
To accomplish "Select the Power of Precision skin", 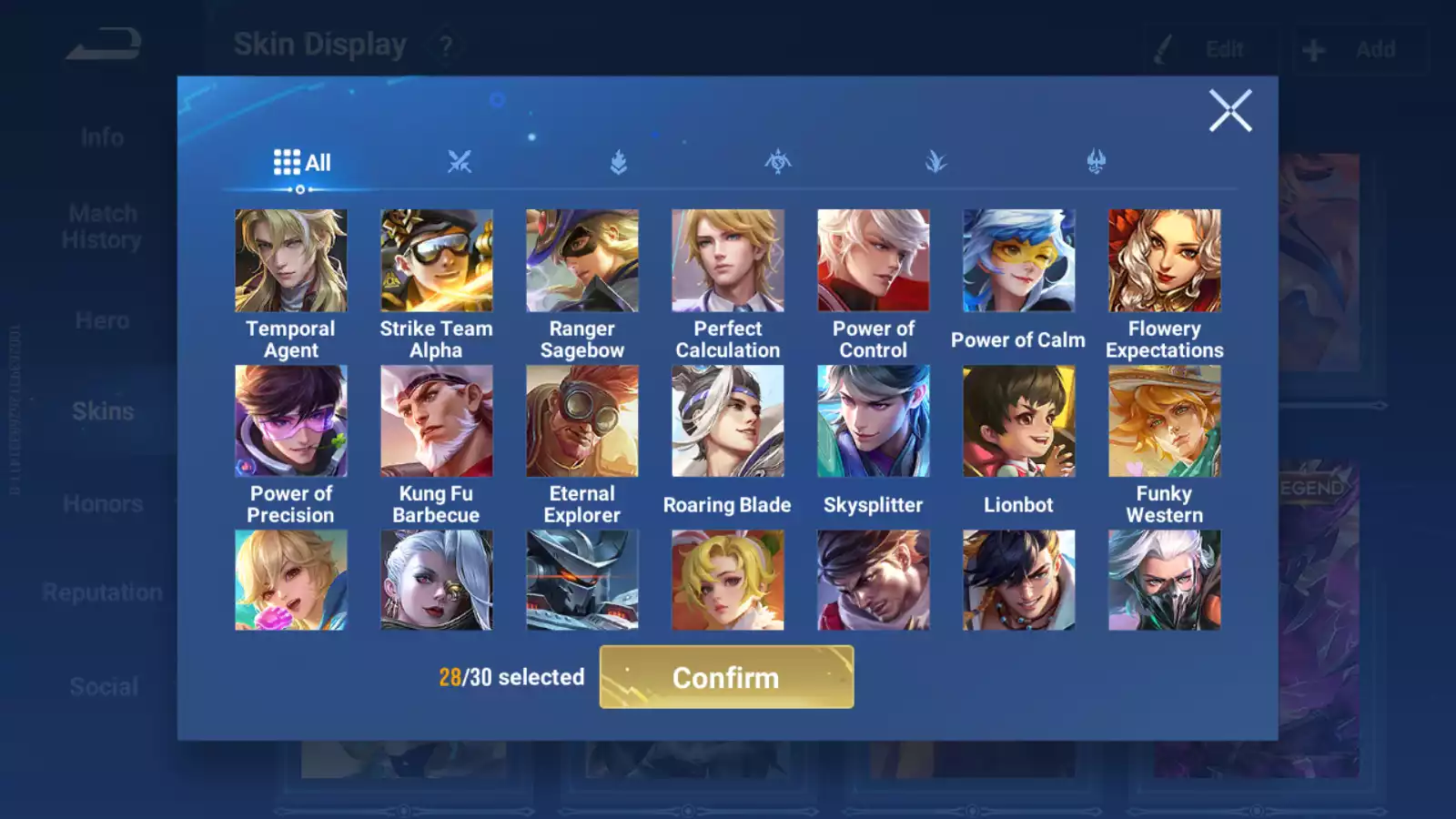I will coord(290,421).
